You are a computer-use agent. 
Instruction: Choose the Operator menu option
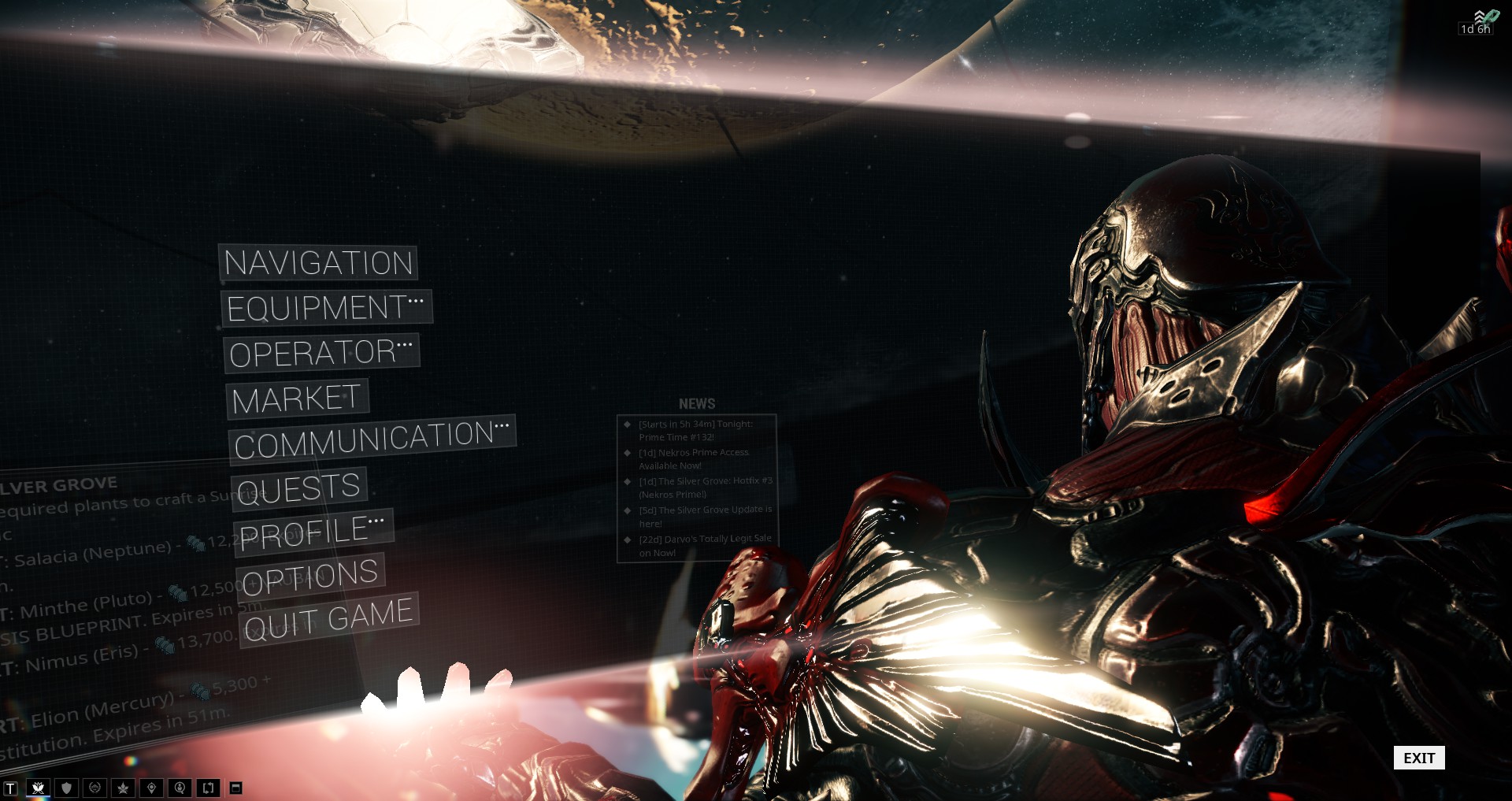[x=321, y=352]
